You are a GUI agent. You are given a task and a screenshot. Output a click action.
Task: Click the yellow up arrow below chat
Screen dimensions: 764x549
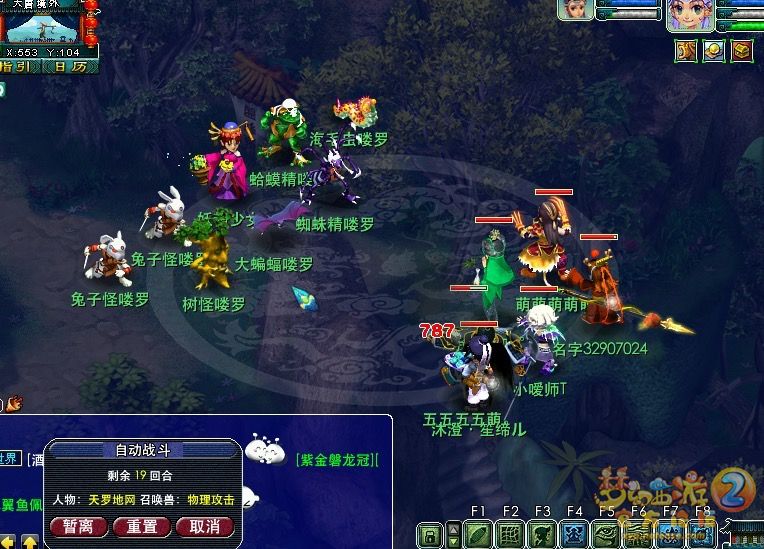pos(31,541)
